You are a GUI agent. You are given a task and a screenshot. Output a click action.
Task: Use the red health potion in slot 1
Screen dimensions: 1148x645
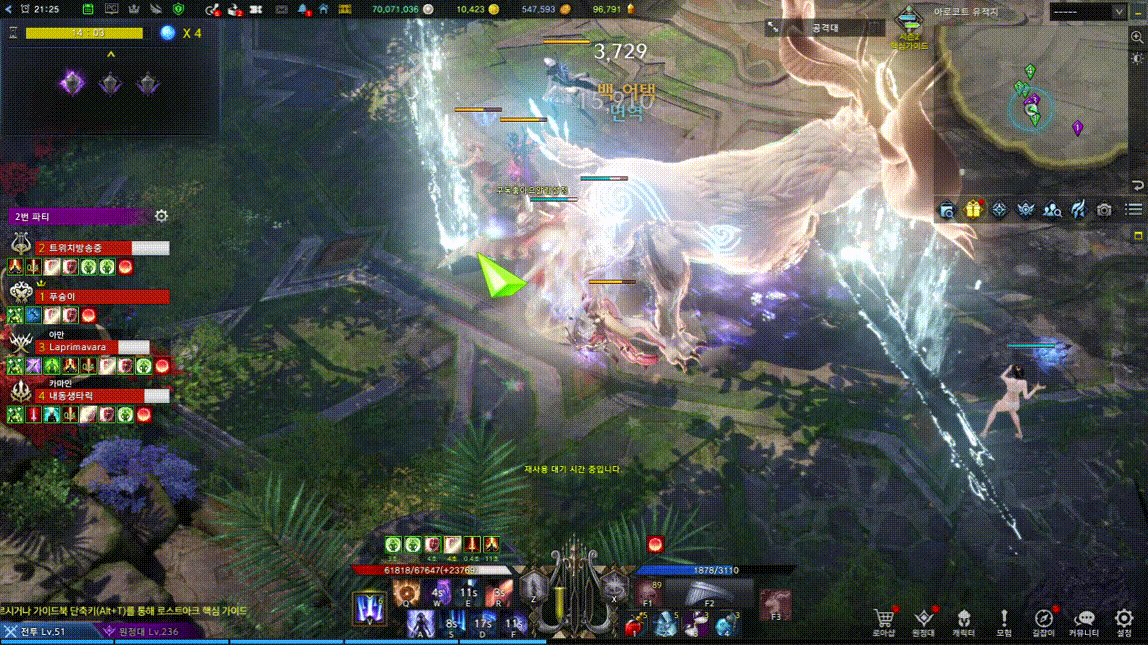point(633,626)
